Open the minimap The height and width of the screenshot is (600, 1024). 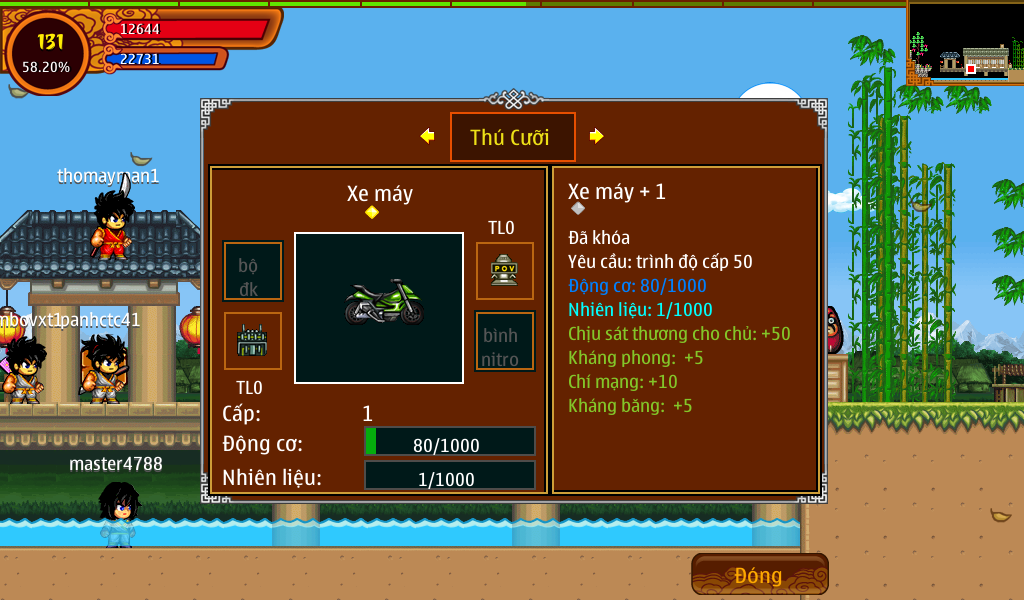click(x=964, y=43)
